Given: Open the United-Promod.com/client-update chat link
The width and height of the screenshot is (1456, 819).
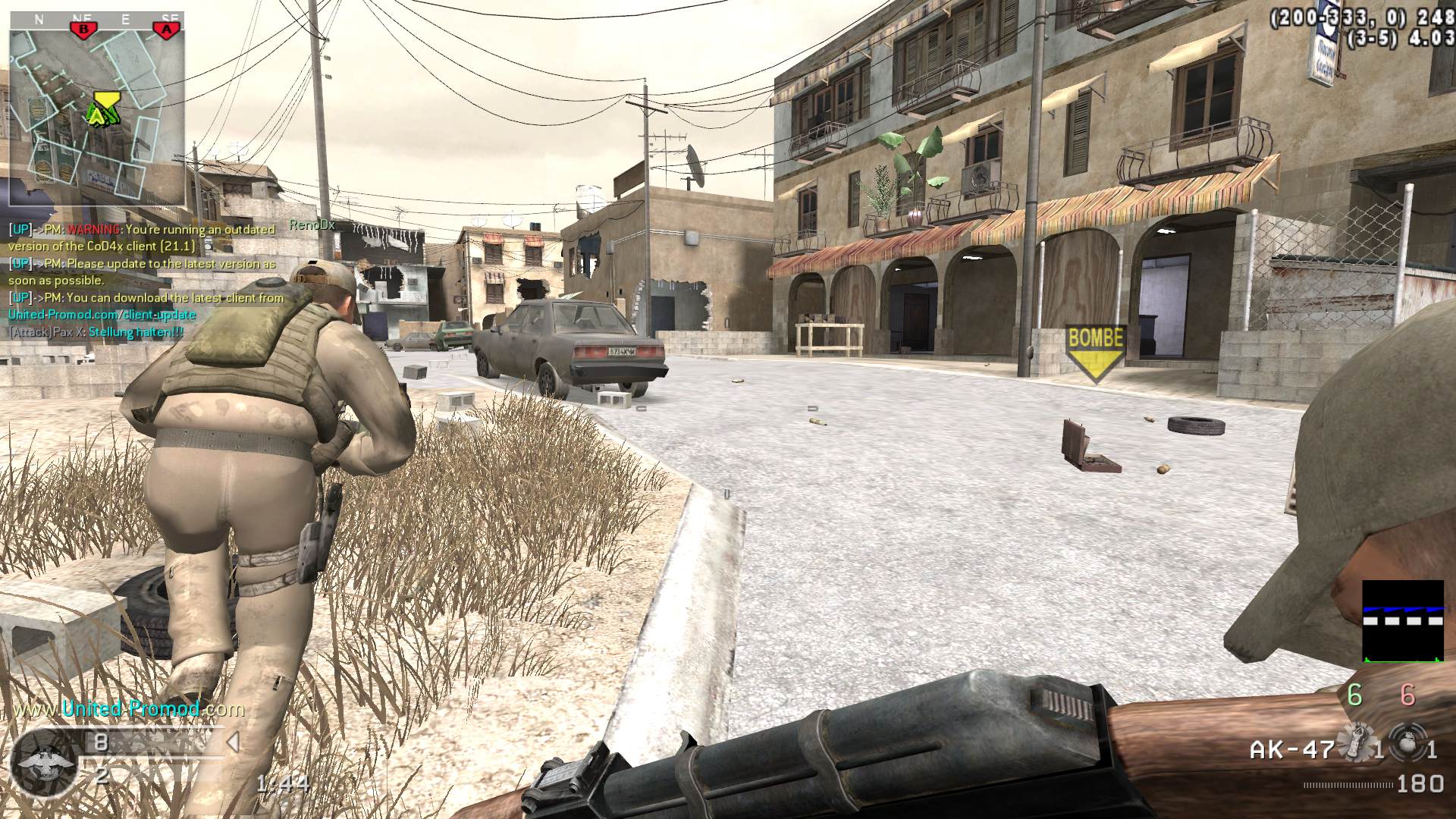Looking at the screenshot, I should [x=102, y=315].
